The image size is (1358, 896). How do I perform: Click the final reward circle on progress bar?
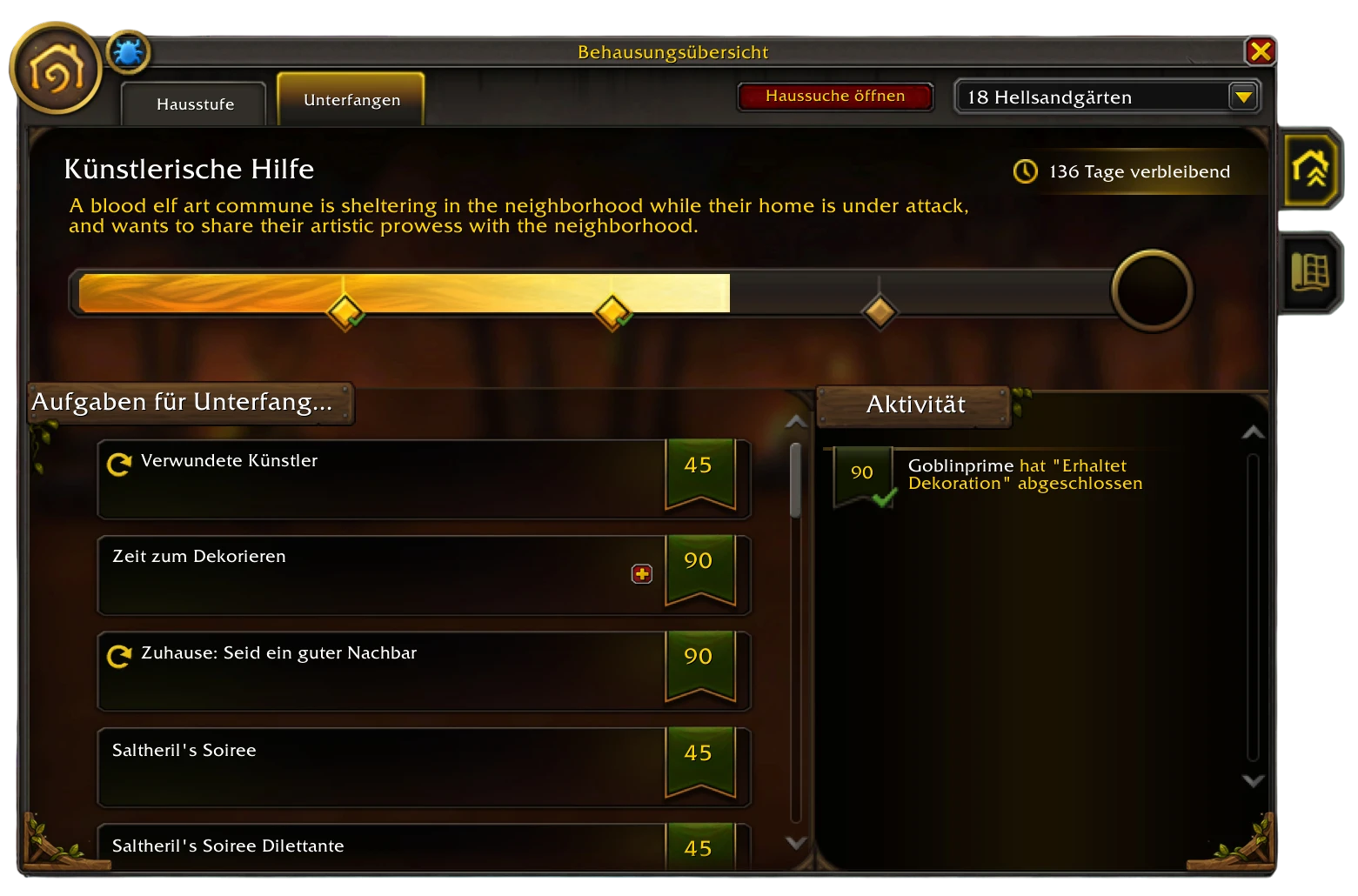pyautogui.click(x=1152, y=291)
